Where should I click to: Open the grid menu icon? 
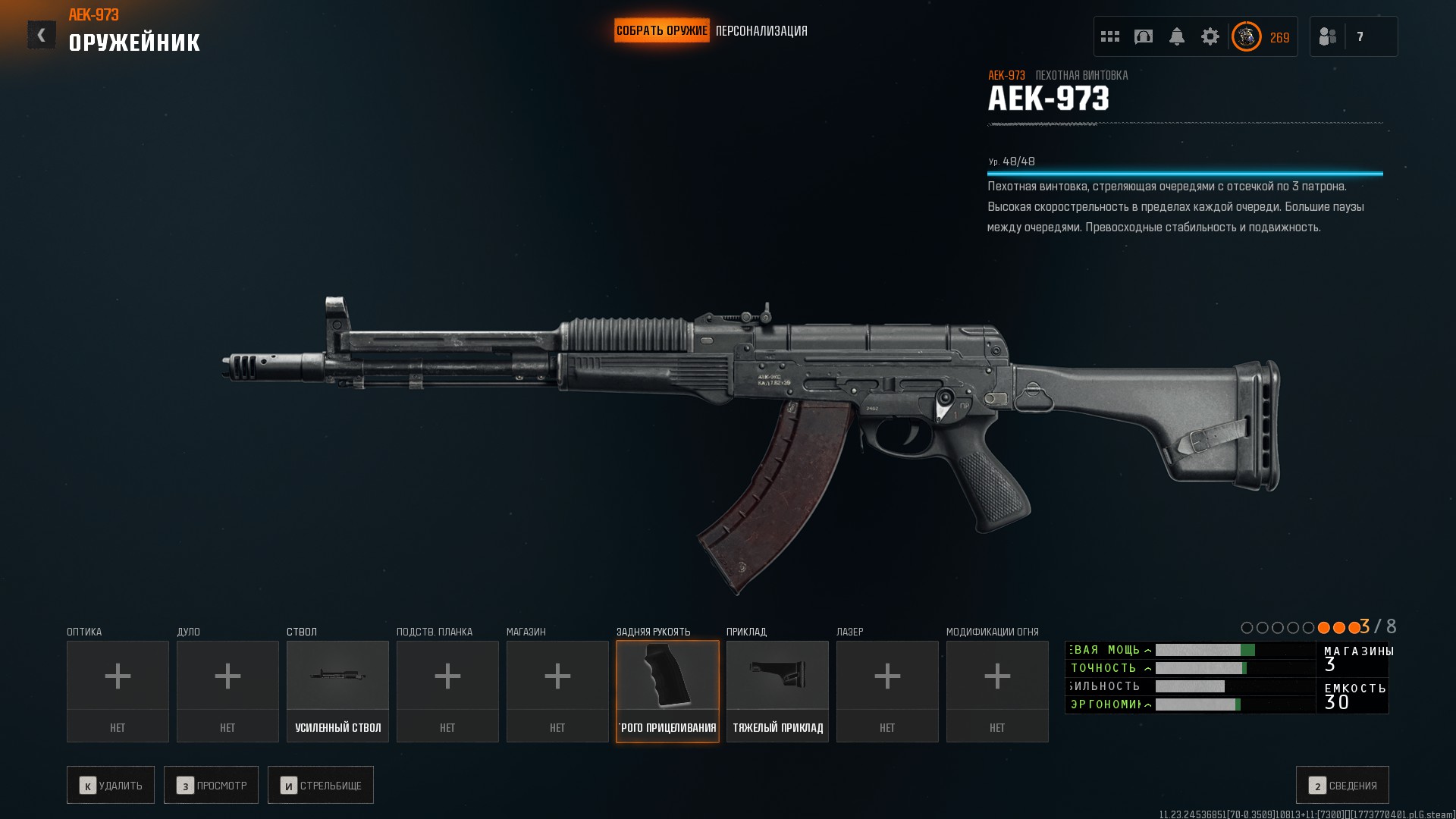tap(1110, 36)
